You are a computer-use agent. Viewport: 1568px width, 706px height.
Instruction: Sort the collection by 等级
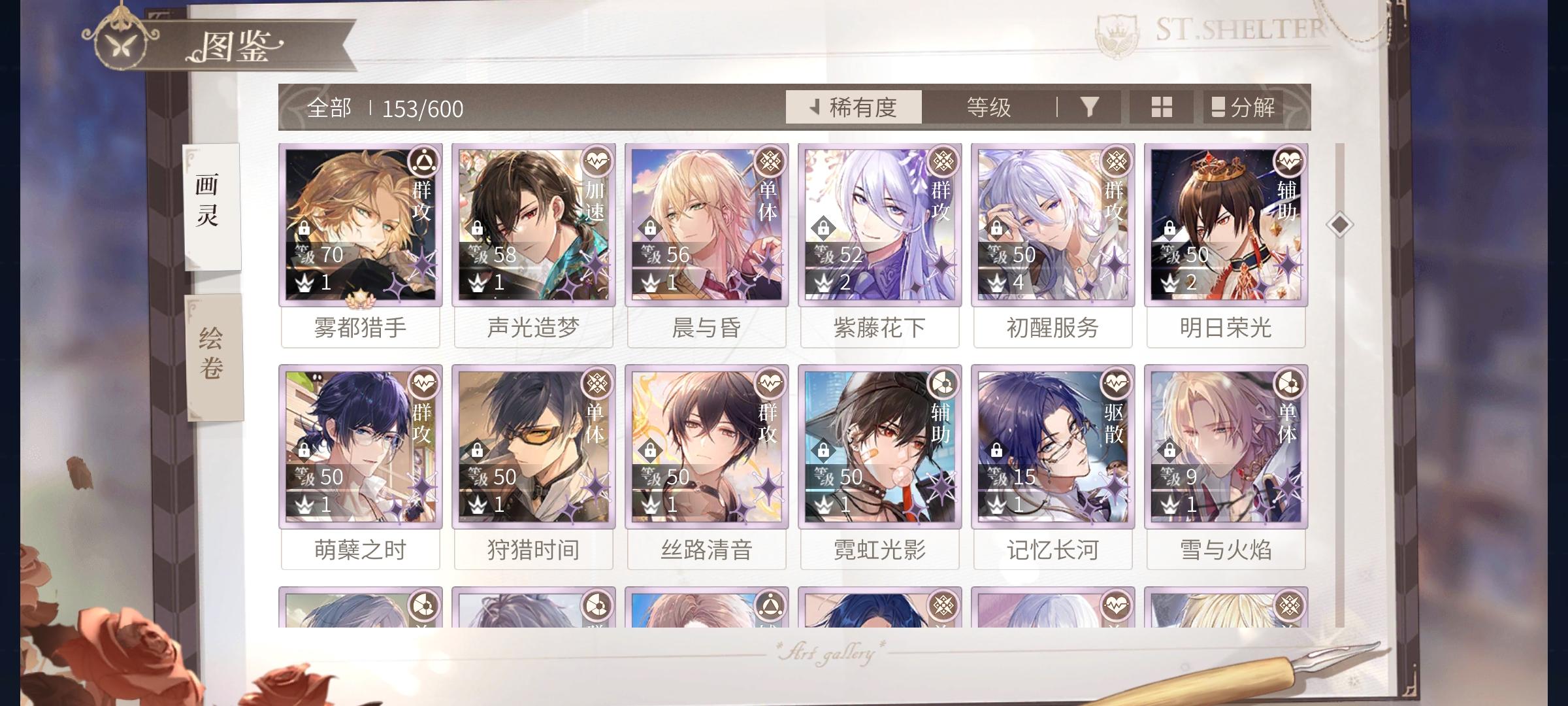988,107
